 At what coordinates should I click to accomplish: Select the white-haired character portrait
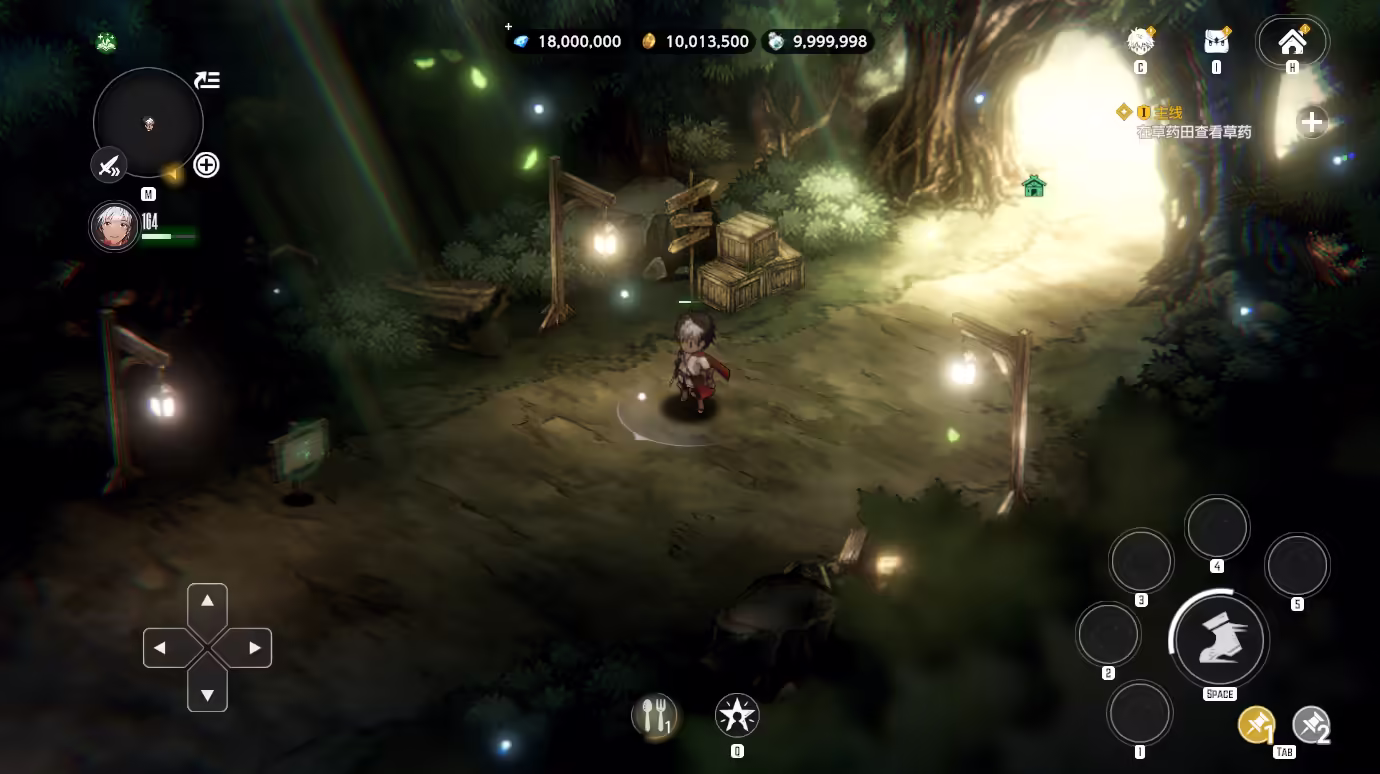tap(113, 226)
